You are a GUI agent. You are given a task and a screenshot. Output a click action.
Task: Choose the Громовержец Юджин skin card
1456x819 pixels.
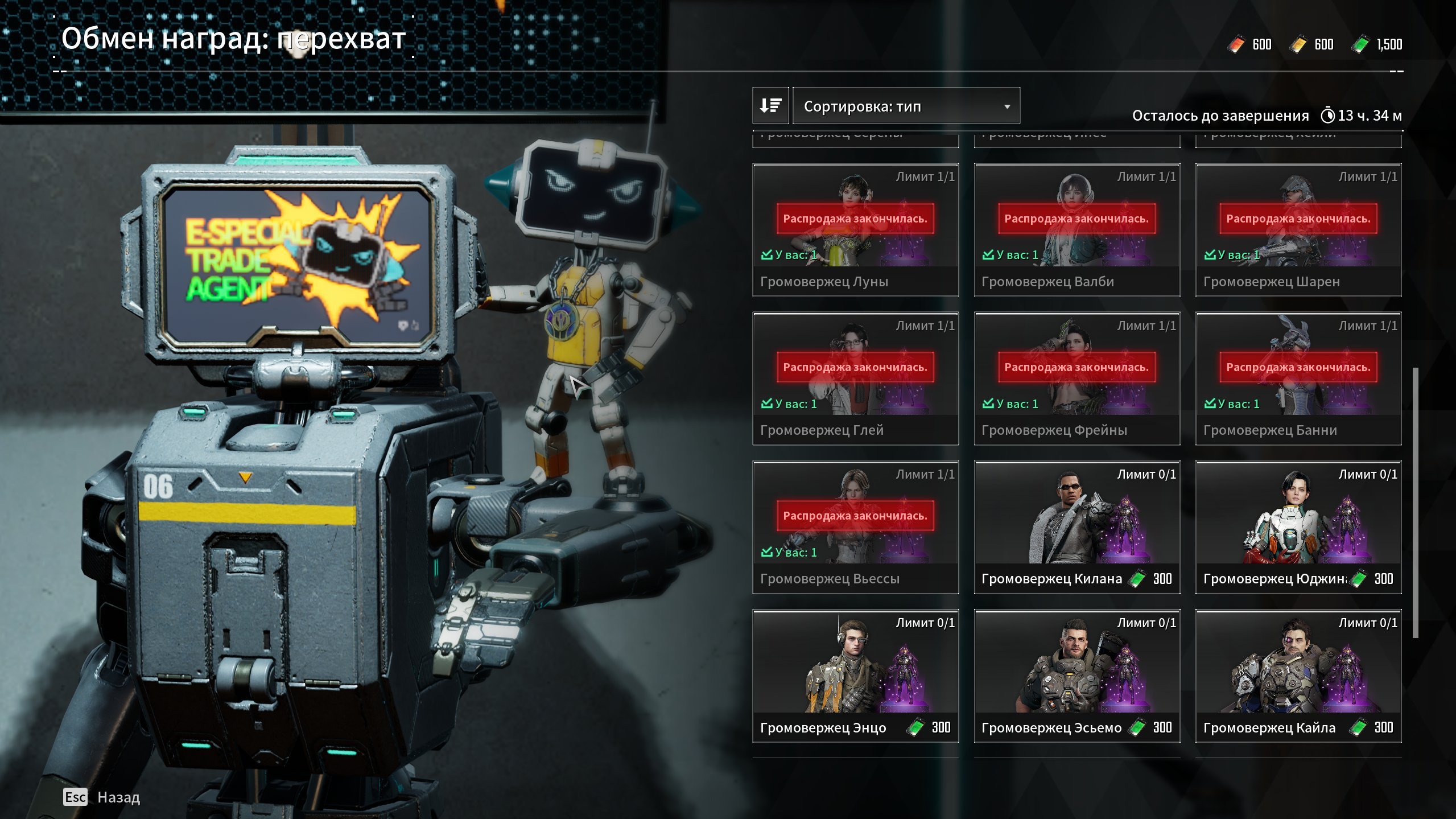coord(1298,527)
